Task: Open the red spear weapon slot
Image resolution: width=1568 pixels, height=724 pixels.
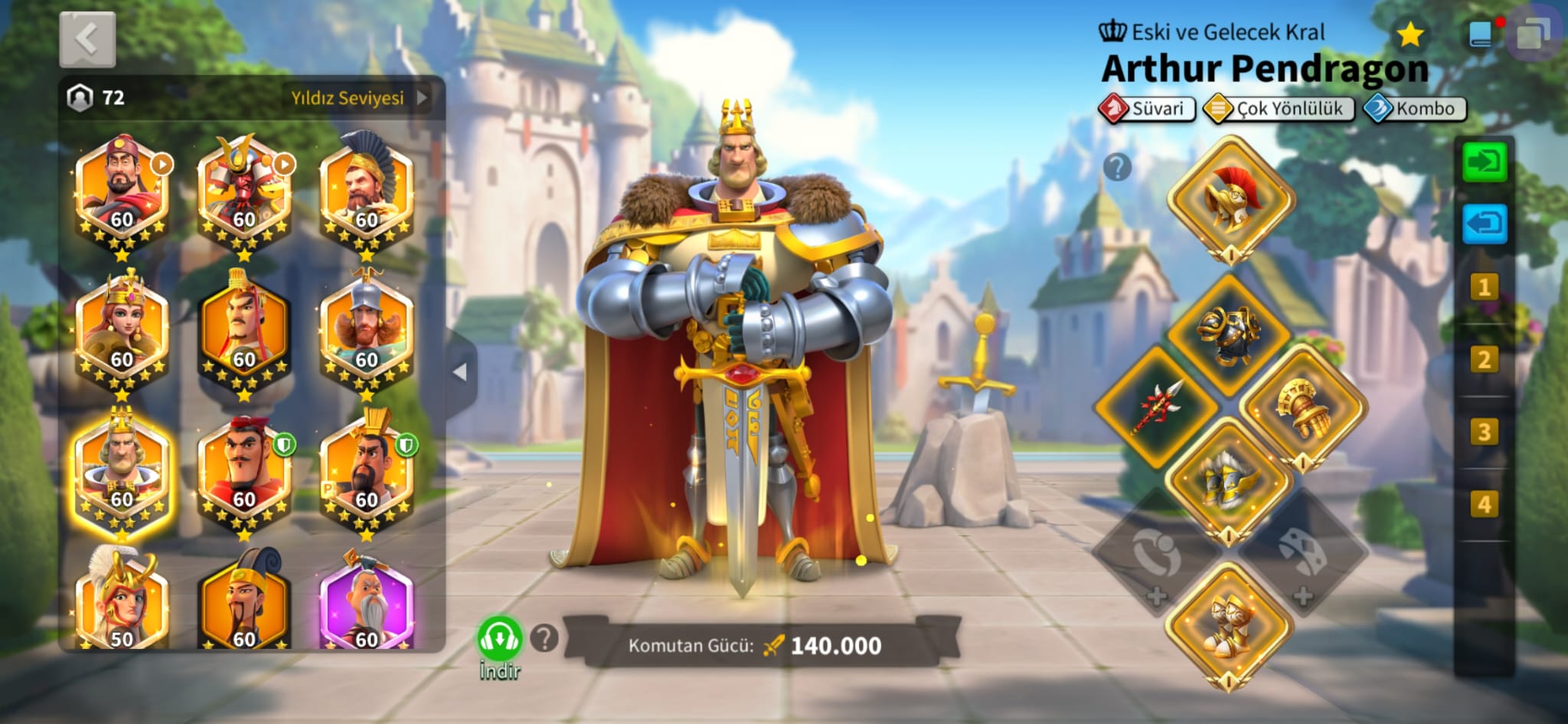Action: (1157, 406)
